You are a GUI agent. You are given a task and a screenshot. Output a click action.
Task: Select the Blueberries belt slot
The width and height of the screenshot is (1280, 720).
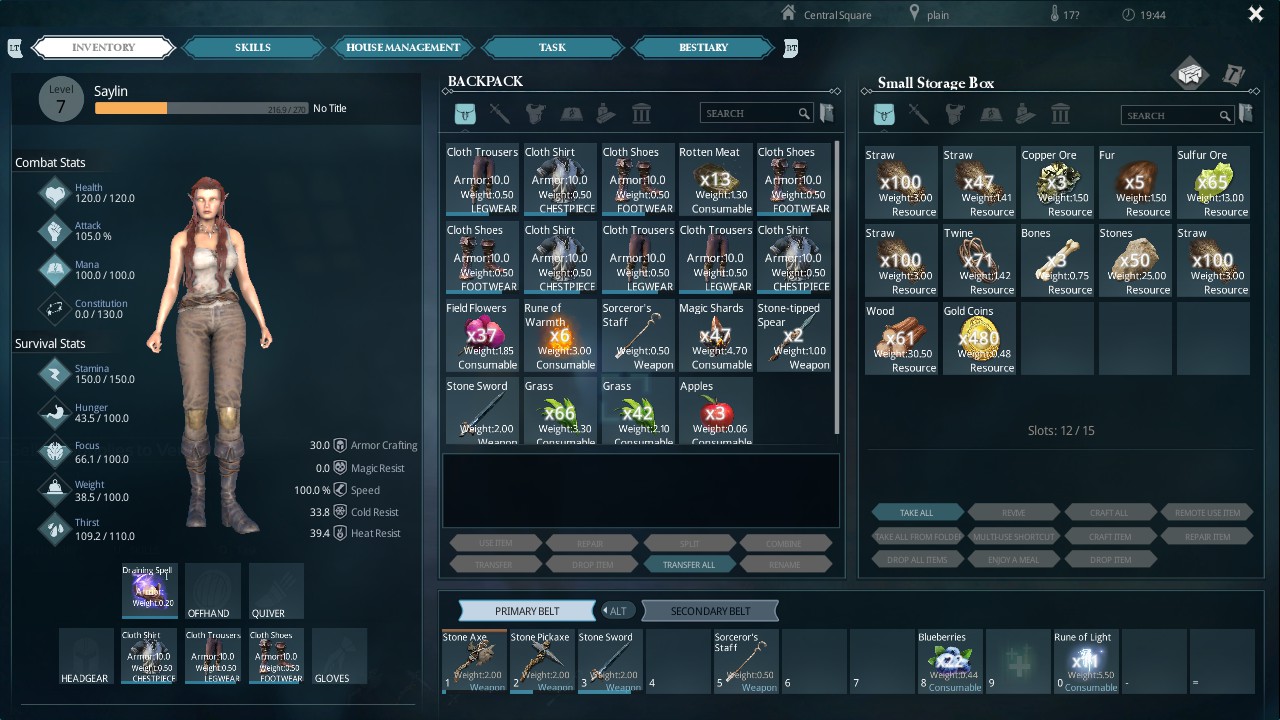(948, 661)
